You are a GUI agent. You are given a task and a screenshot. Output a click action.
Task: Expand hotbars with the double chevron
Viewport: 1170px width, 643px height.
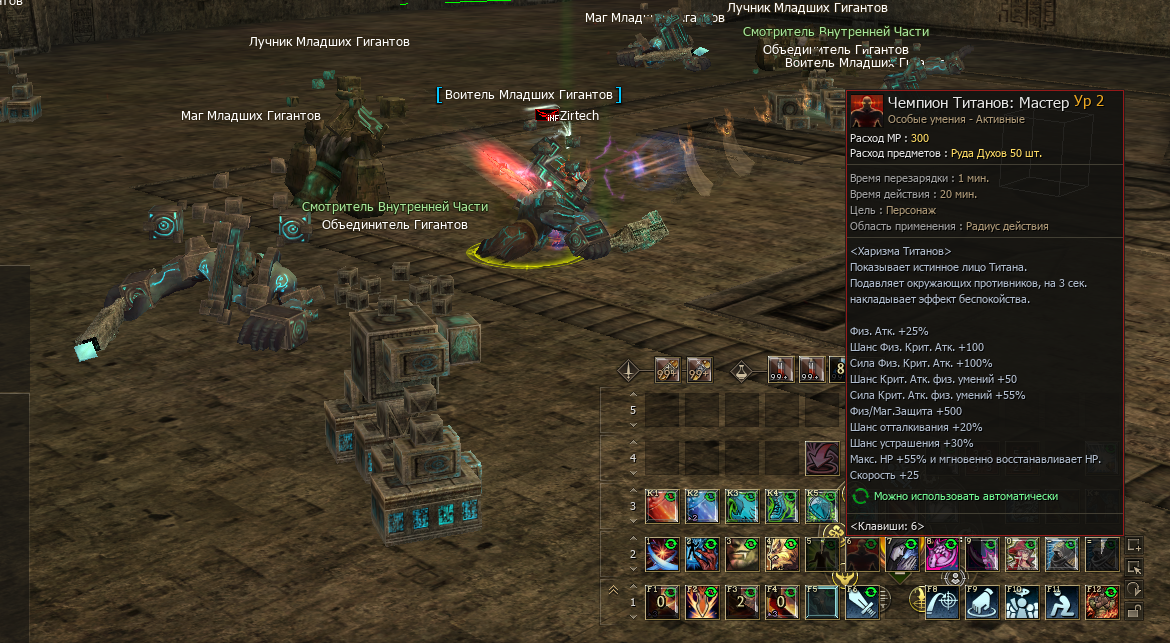(613, 590)
